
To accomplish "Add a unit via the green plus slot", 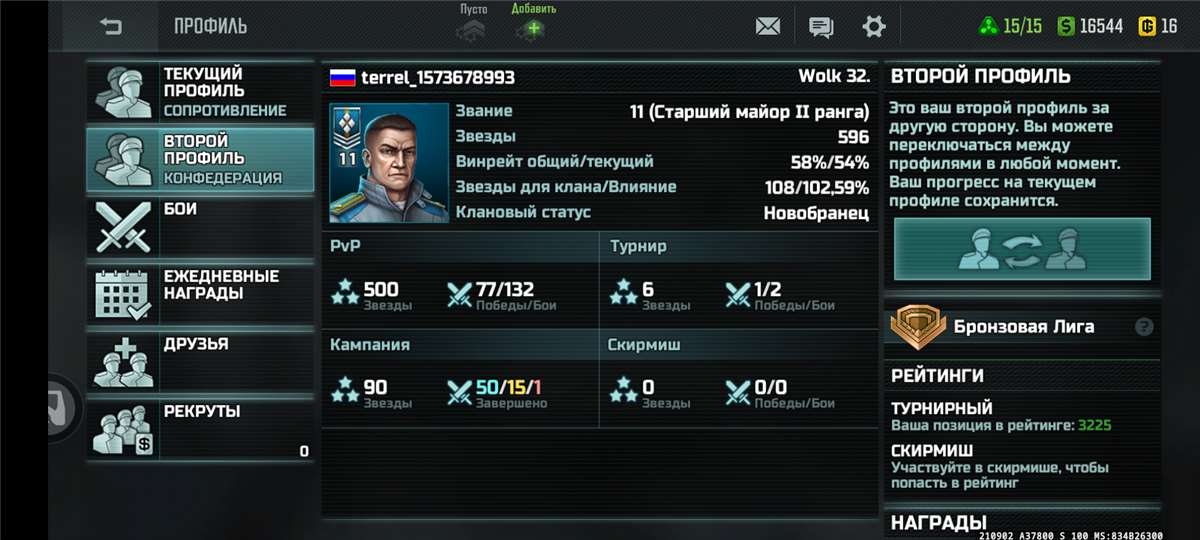I will [x=533, y=28].
